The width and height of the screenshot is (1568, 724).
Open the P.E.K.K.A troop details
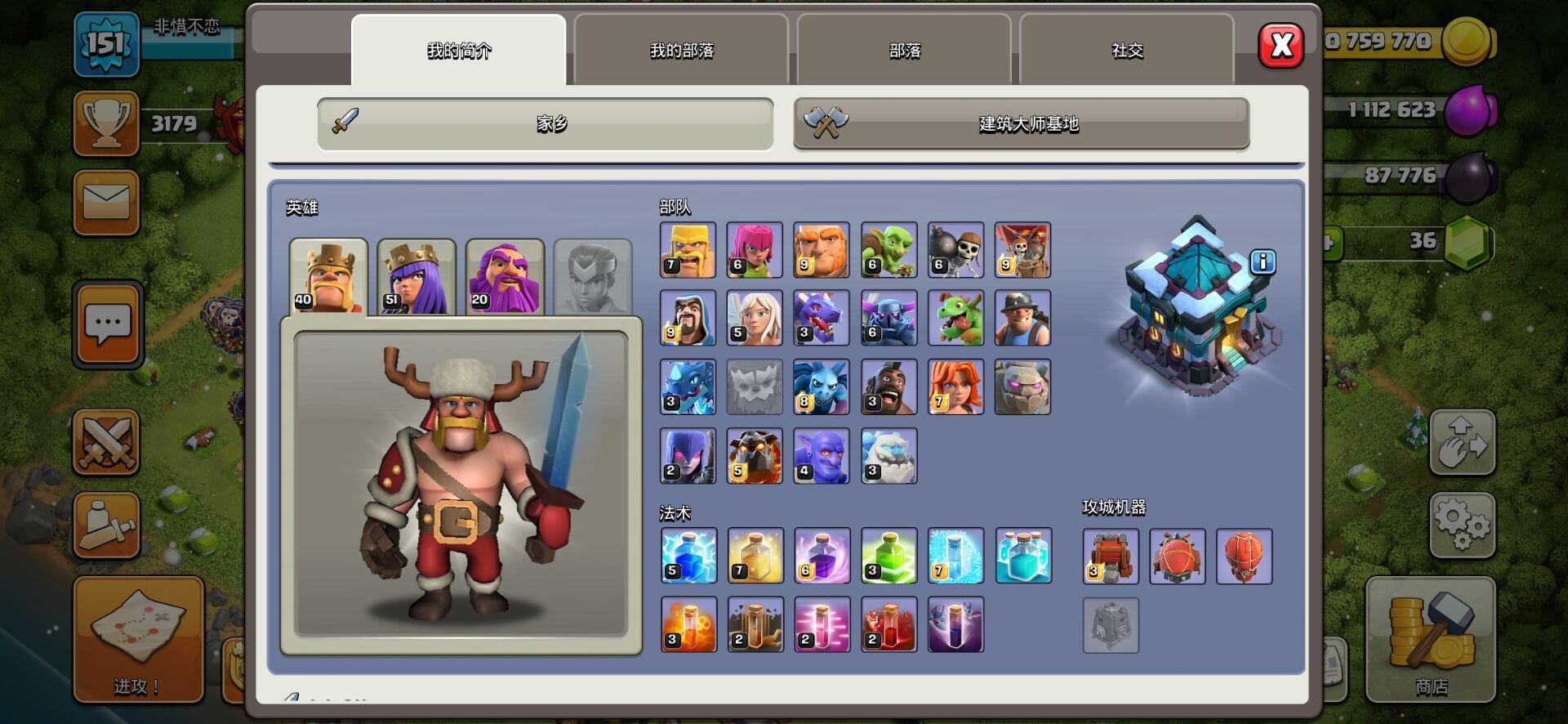coord(889,318)
